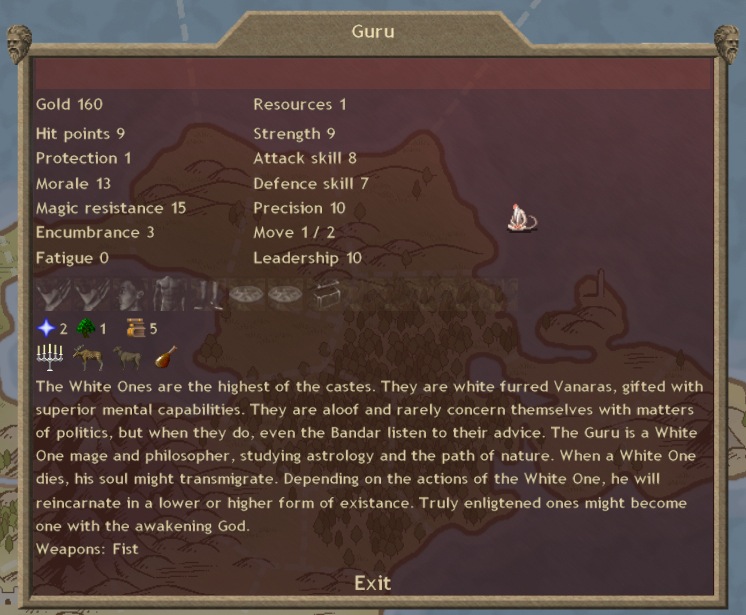Click the meat drumstick ability icon
The height and width of the screenshot is (615, 746).
coord(165,357)
